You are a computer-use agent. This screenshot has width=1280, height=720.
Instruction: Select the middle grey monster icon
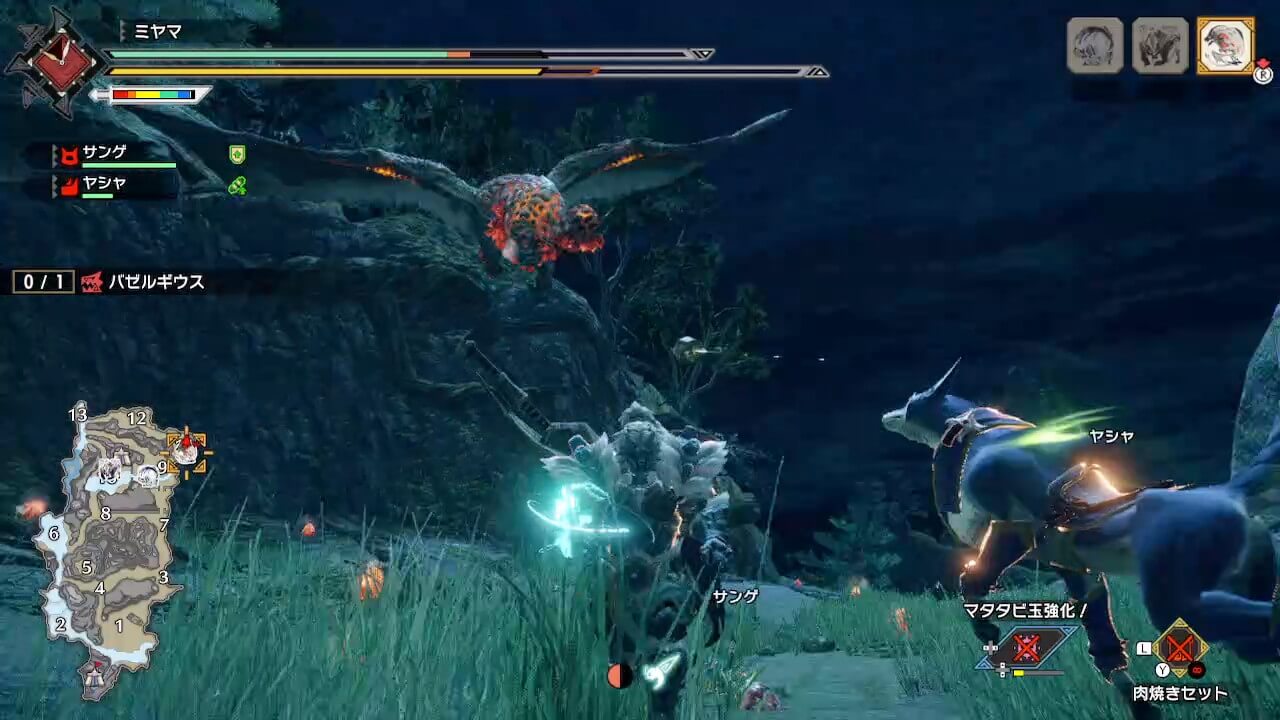1160,45
